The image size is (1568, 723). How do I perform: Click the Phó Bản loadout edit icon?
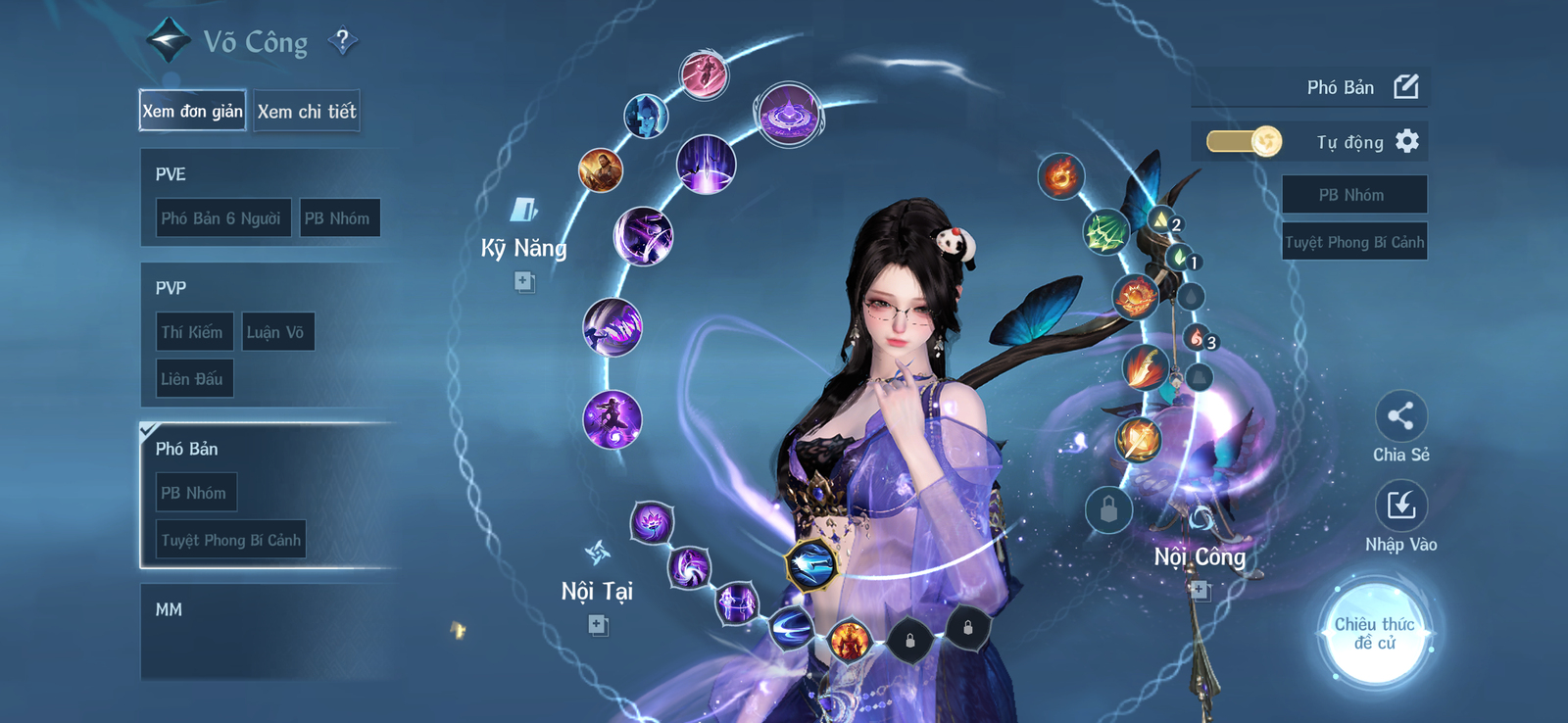tap(1408, 86)
